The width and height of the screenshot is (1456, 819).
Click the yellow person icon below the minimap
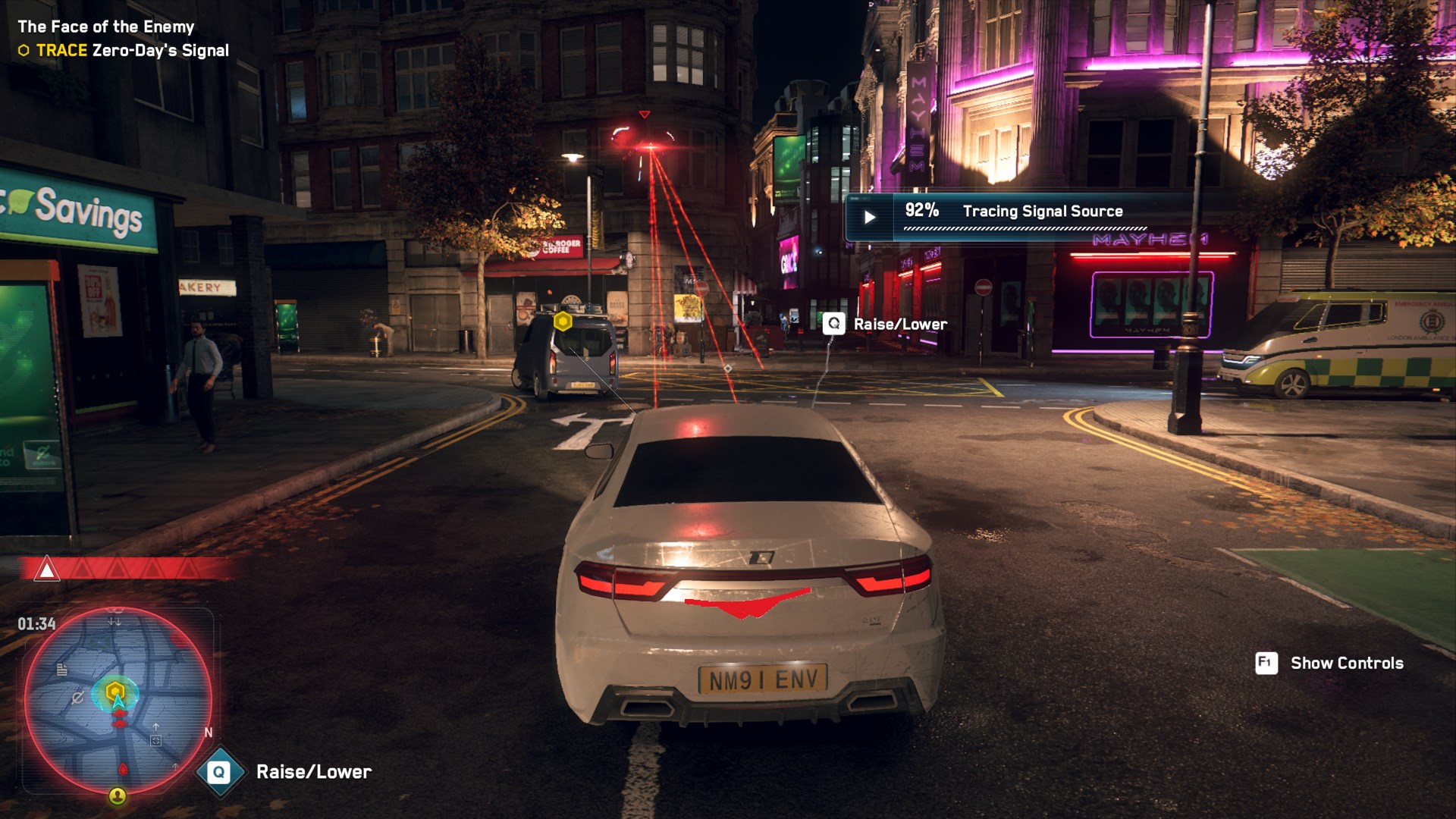(x=118, y=796)
